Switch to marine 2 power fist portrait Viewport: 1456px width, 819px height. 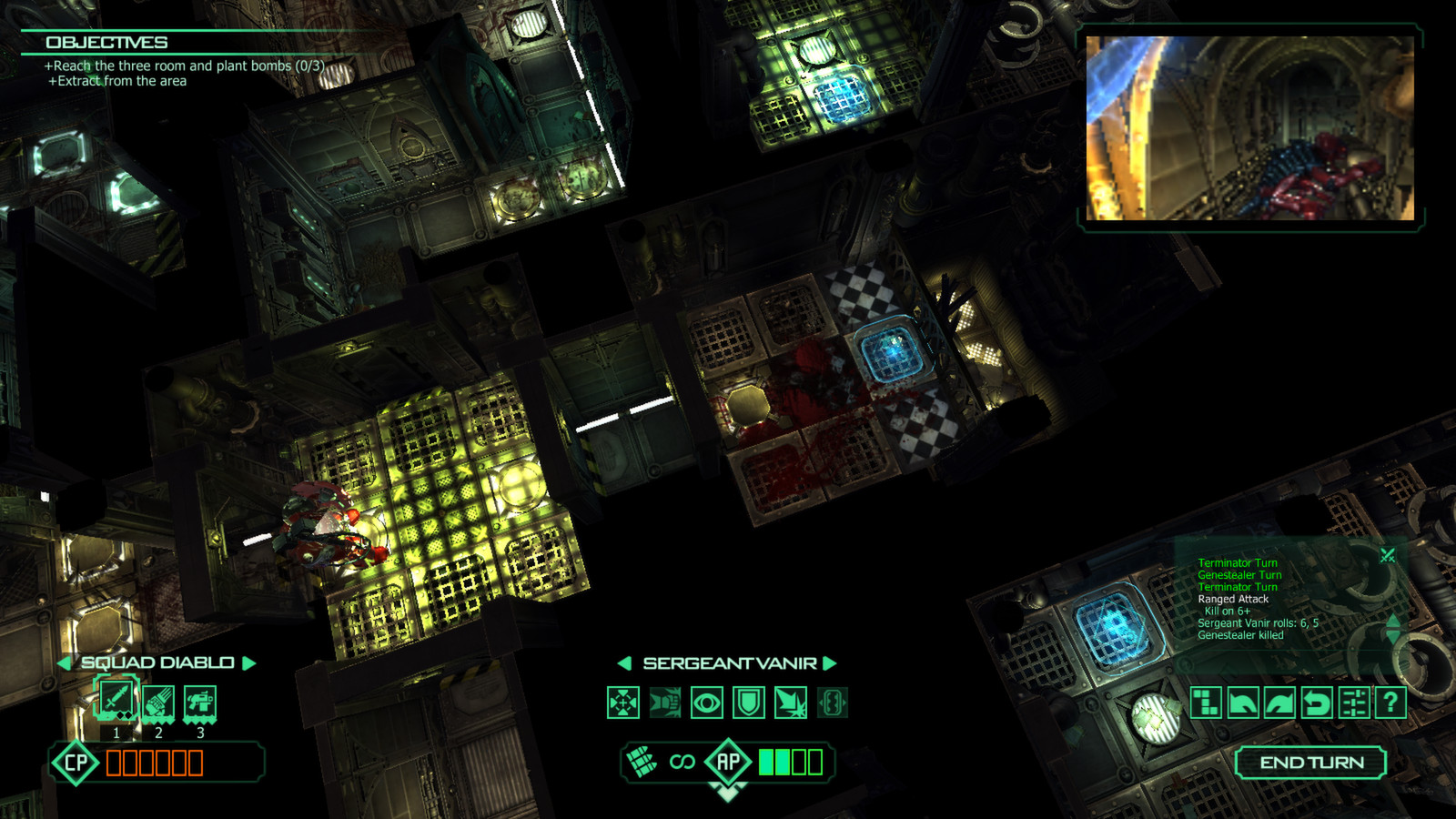pyautogui.click(x=157, y=701)
